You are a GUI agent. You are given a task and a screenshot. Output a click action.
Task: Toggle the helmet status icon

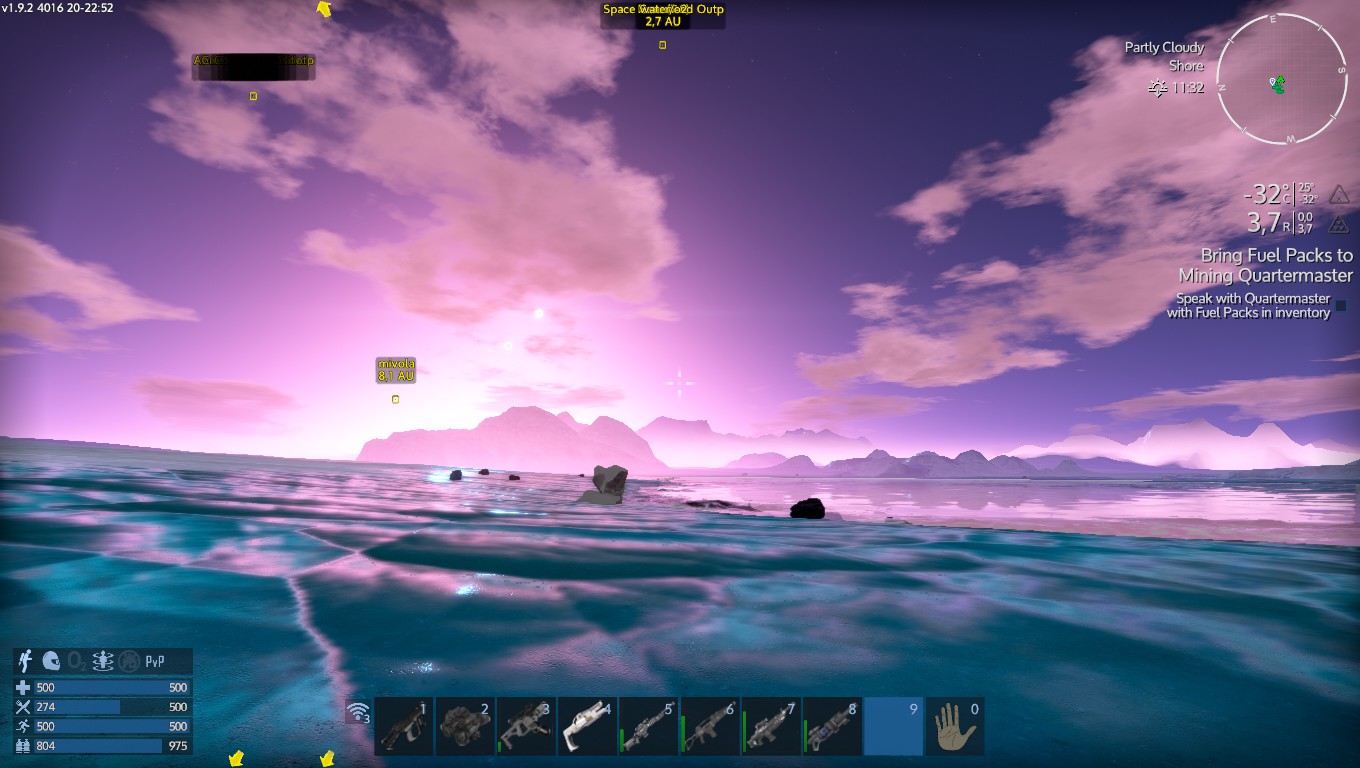click(x=51, y=661)
